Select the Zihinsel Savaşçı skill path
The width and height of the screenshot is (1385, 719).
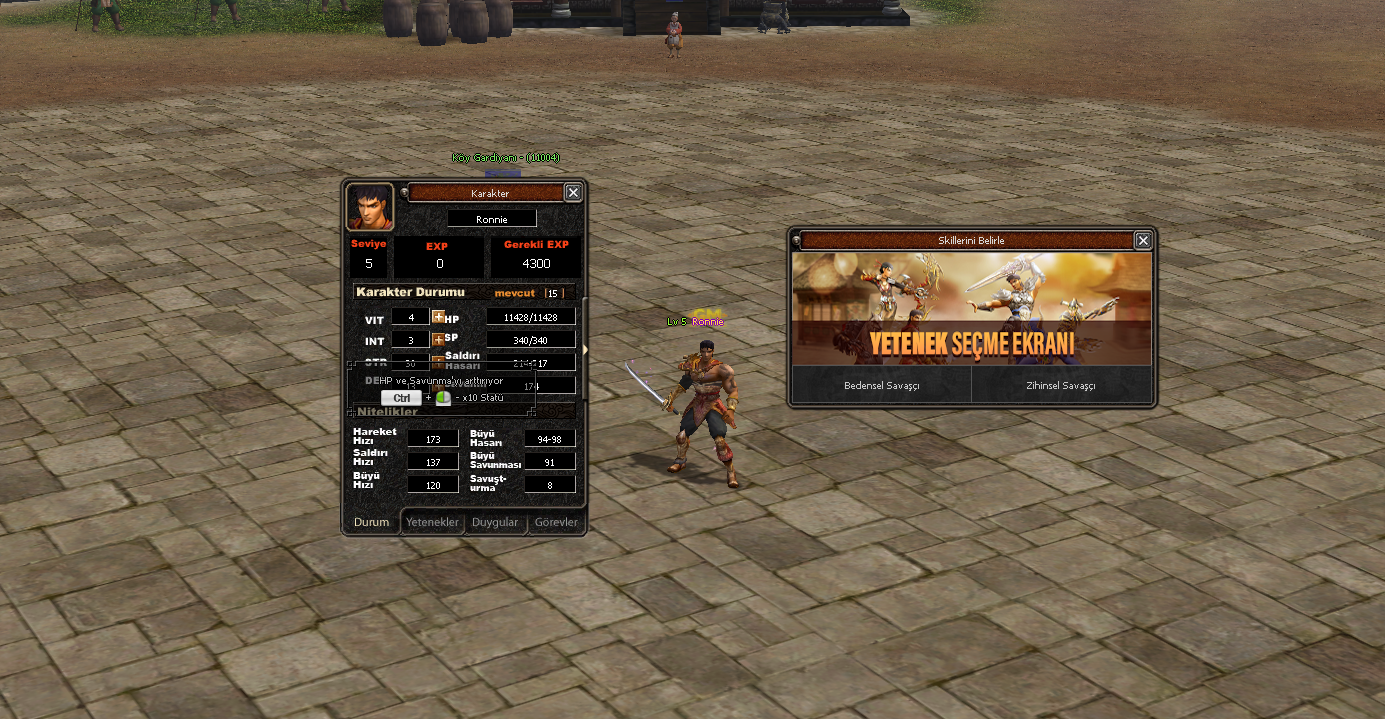tap(1061, 385)
